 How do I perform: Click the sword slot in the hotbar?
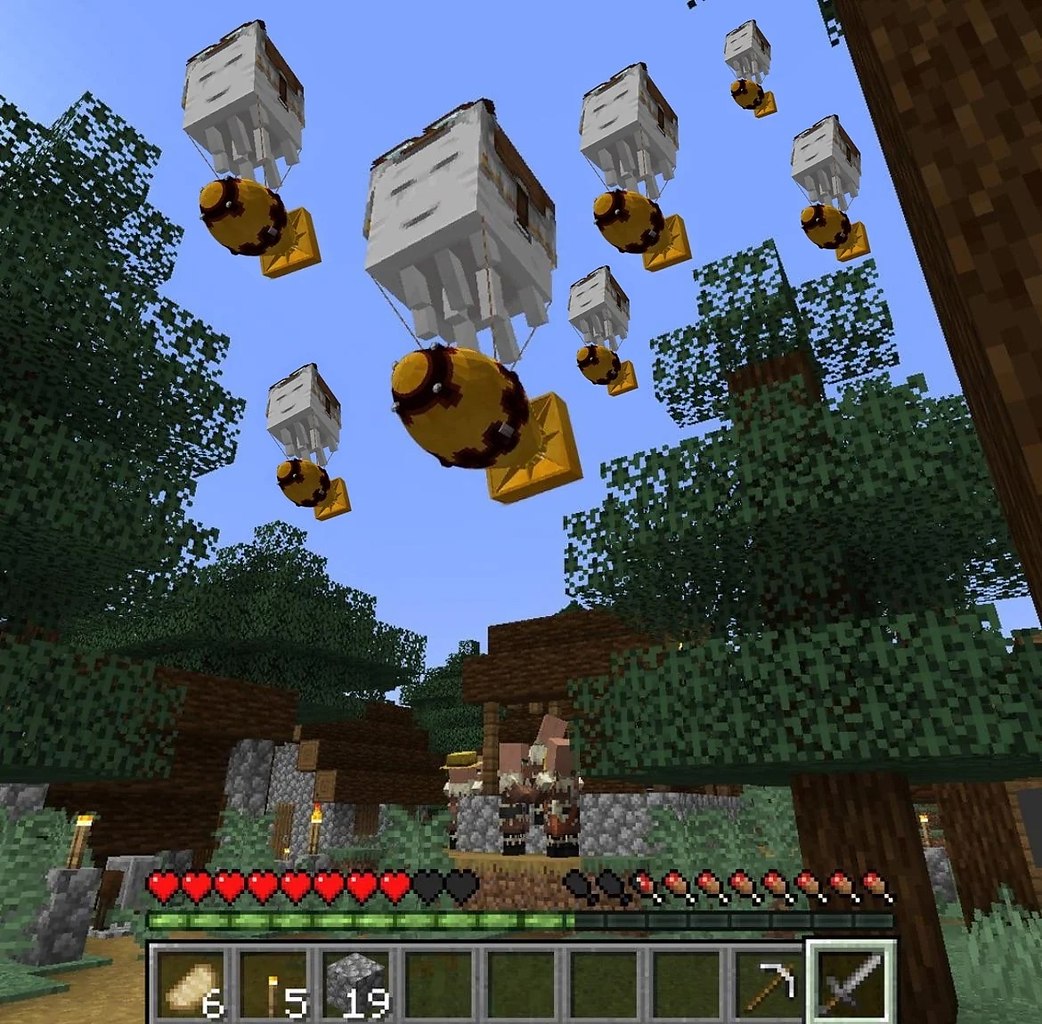[x=851, y=982]
